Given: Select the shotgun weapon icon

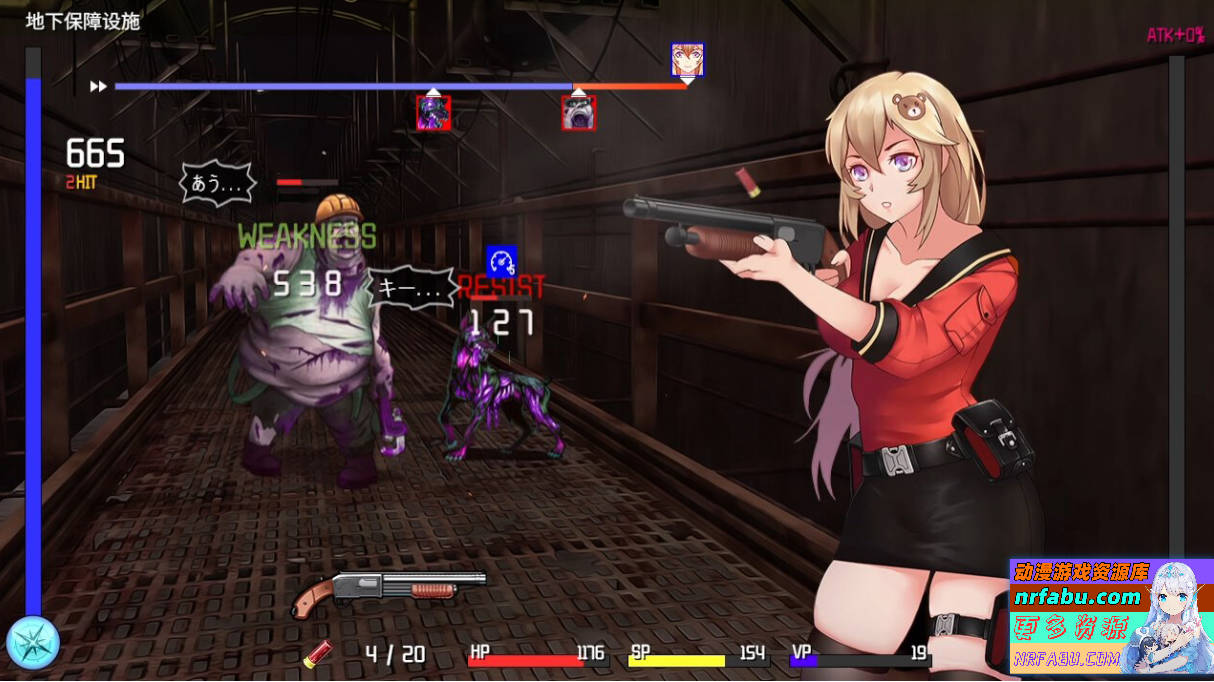Looking at the screenshot, I should coord(388,591).
